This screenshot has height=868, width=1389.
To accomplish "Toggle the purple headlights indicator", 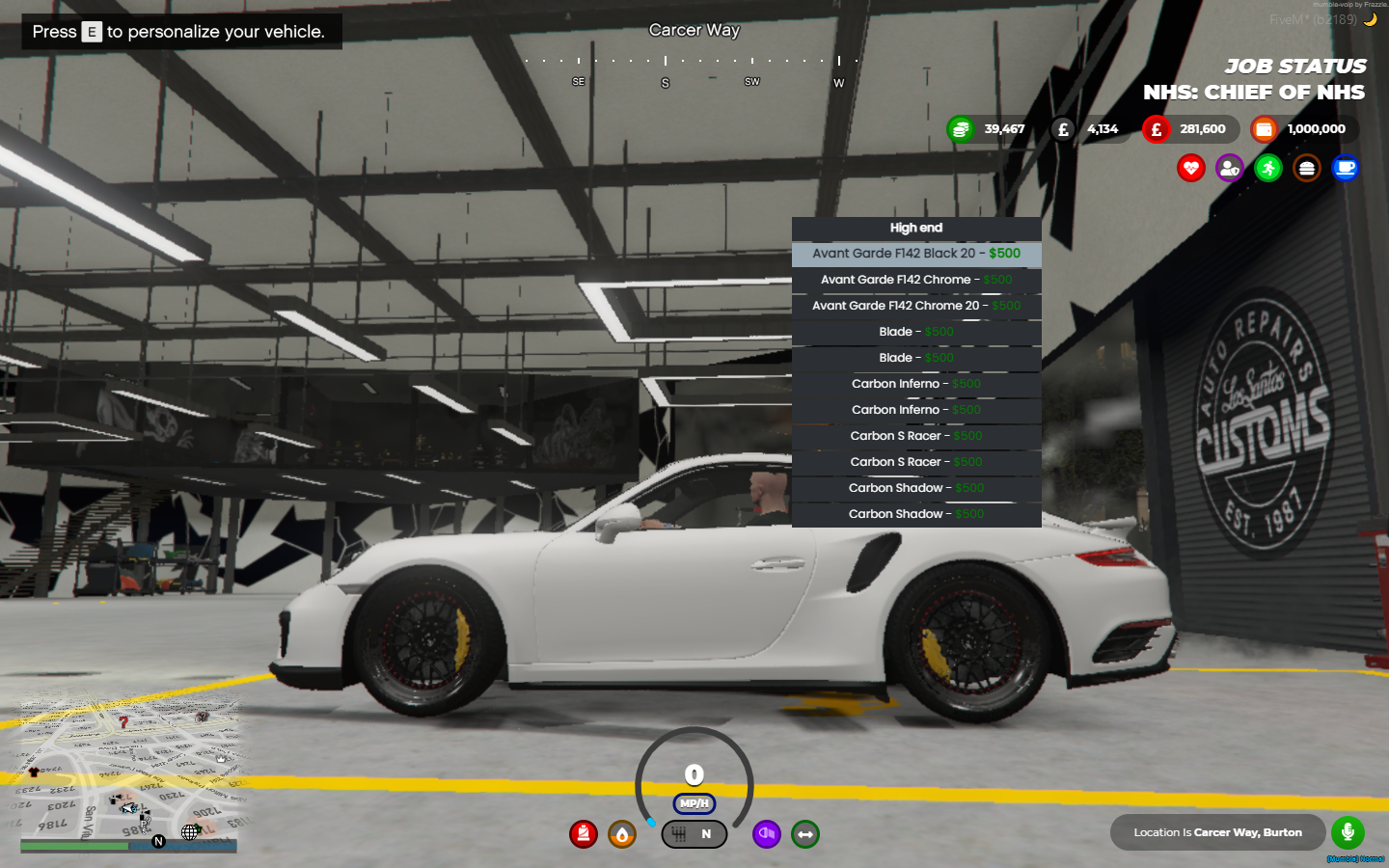I will tap(767, 834).
